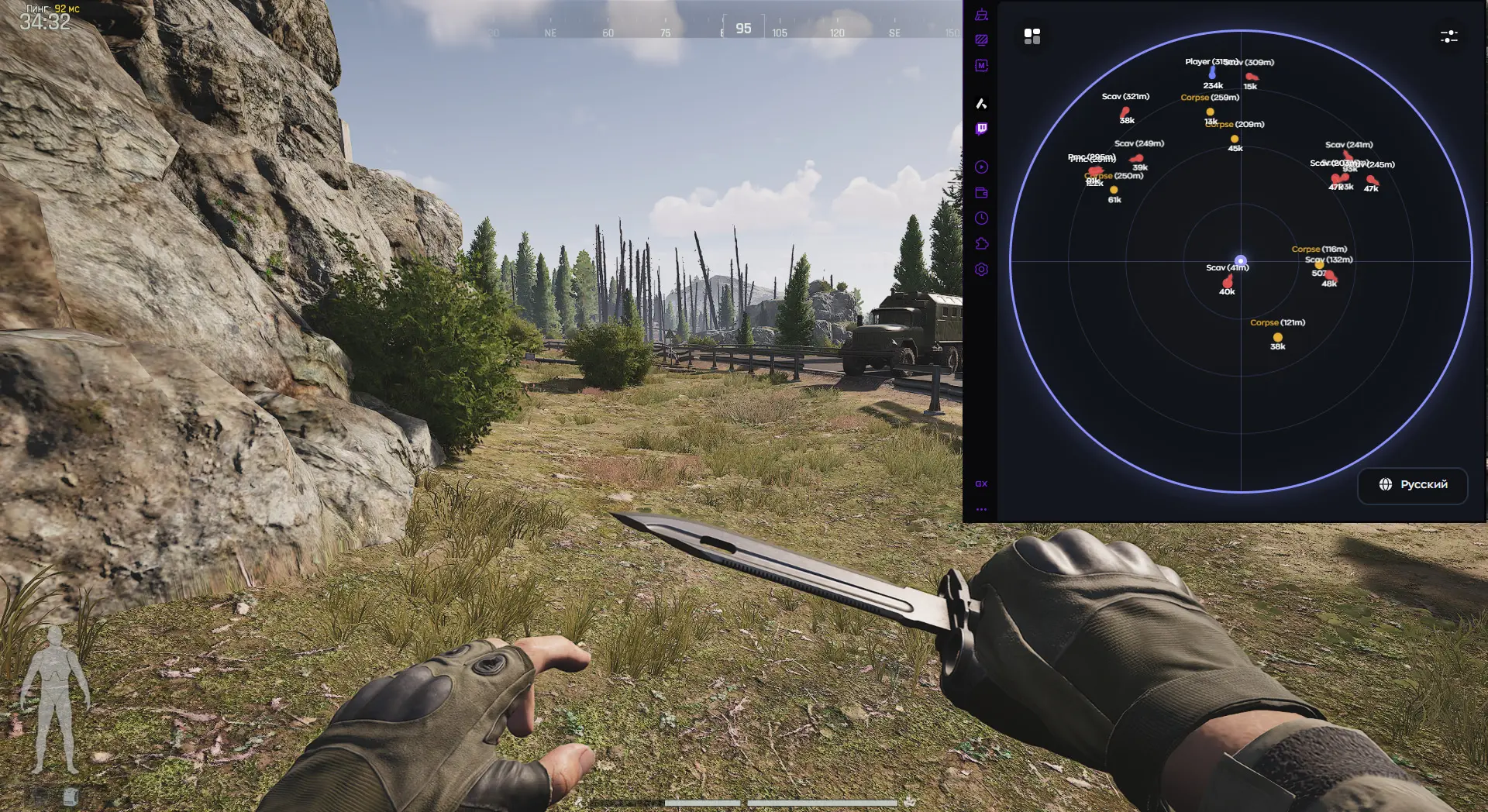Viewport: 1488px width, 812px height.
Task: Select the Scav marker at 41m
Action: pos(1228,280)
